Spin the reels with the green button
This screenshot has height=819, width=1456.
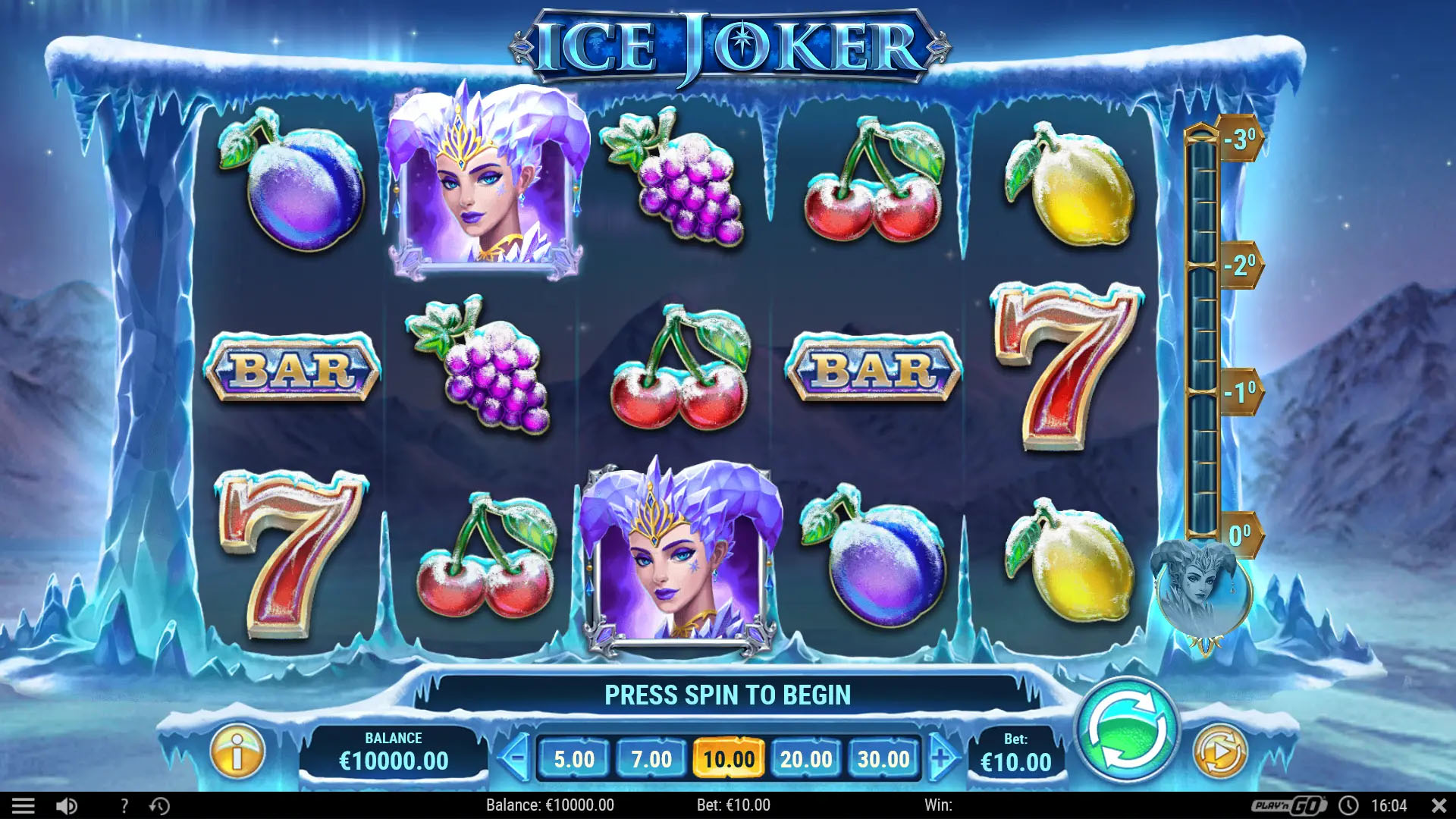(1128, 730)
